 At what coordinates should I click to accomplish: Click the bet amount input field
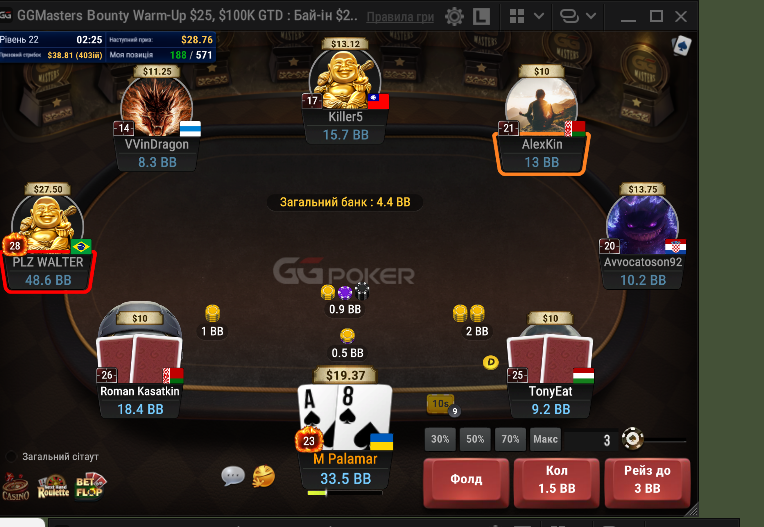click(590, 439)
